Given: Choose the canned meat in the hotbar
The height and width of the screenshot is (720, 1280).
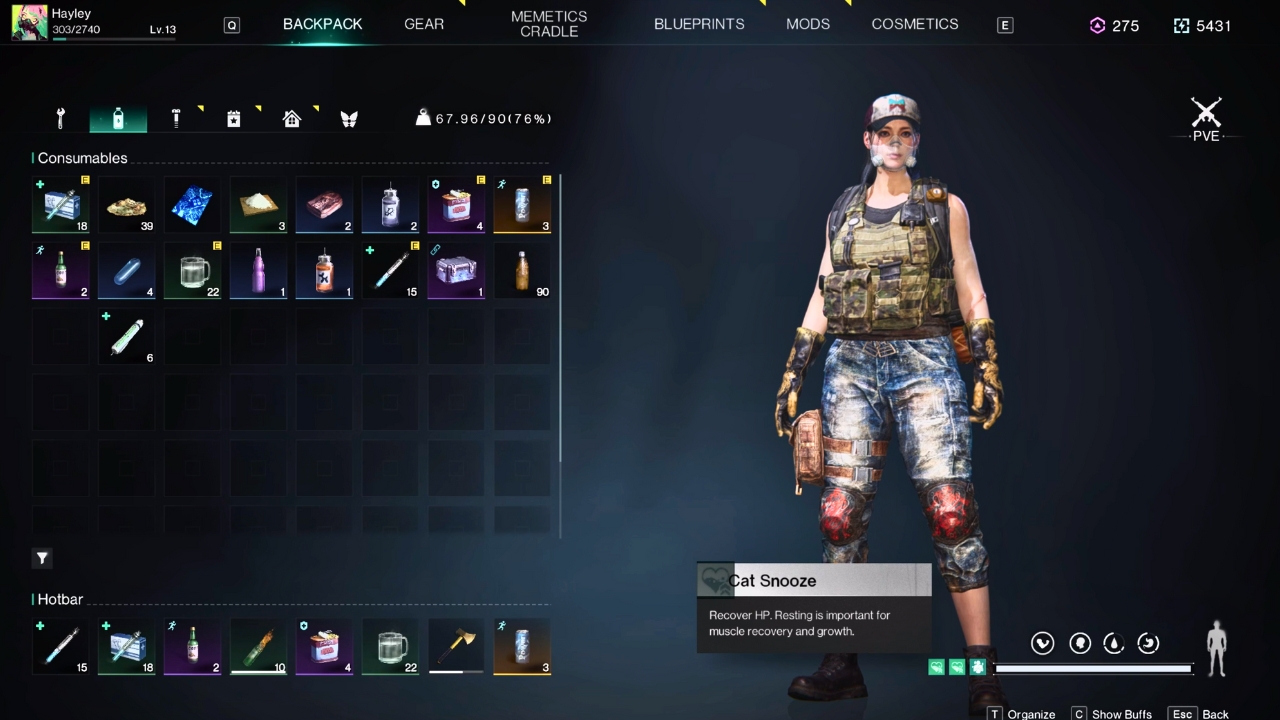Looking at the screenshot, I should click(324, 646).
